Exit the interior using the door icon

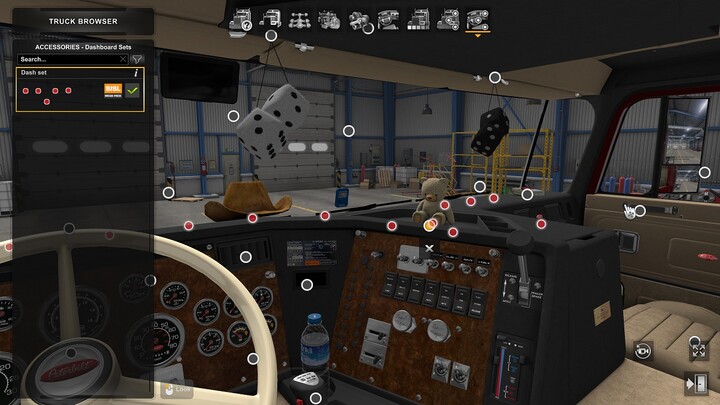tap(697, 382)
